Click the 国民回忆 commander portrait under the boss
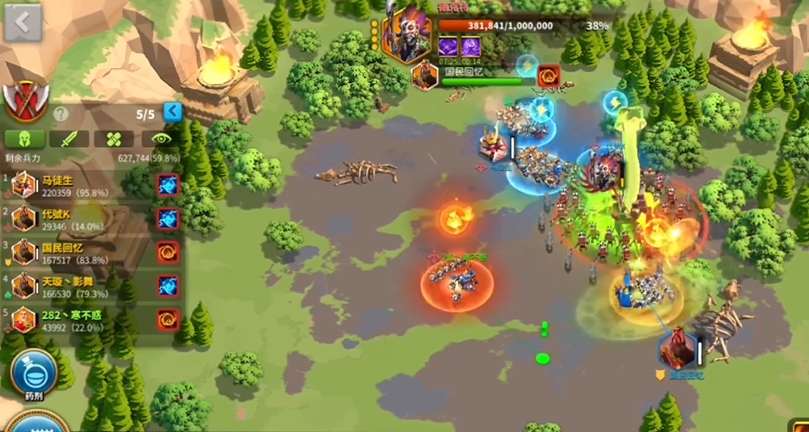The width and height of the screenshot is (809, 432). (425, 74)
